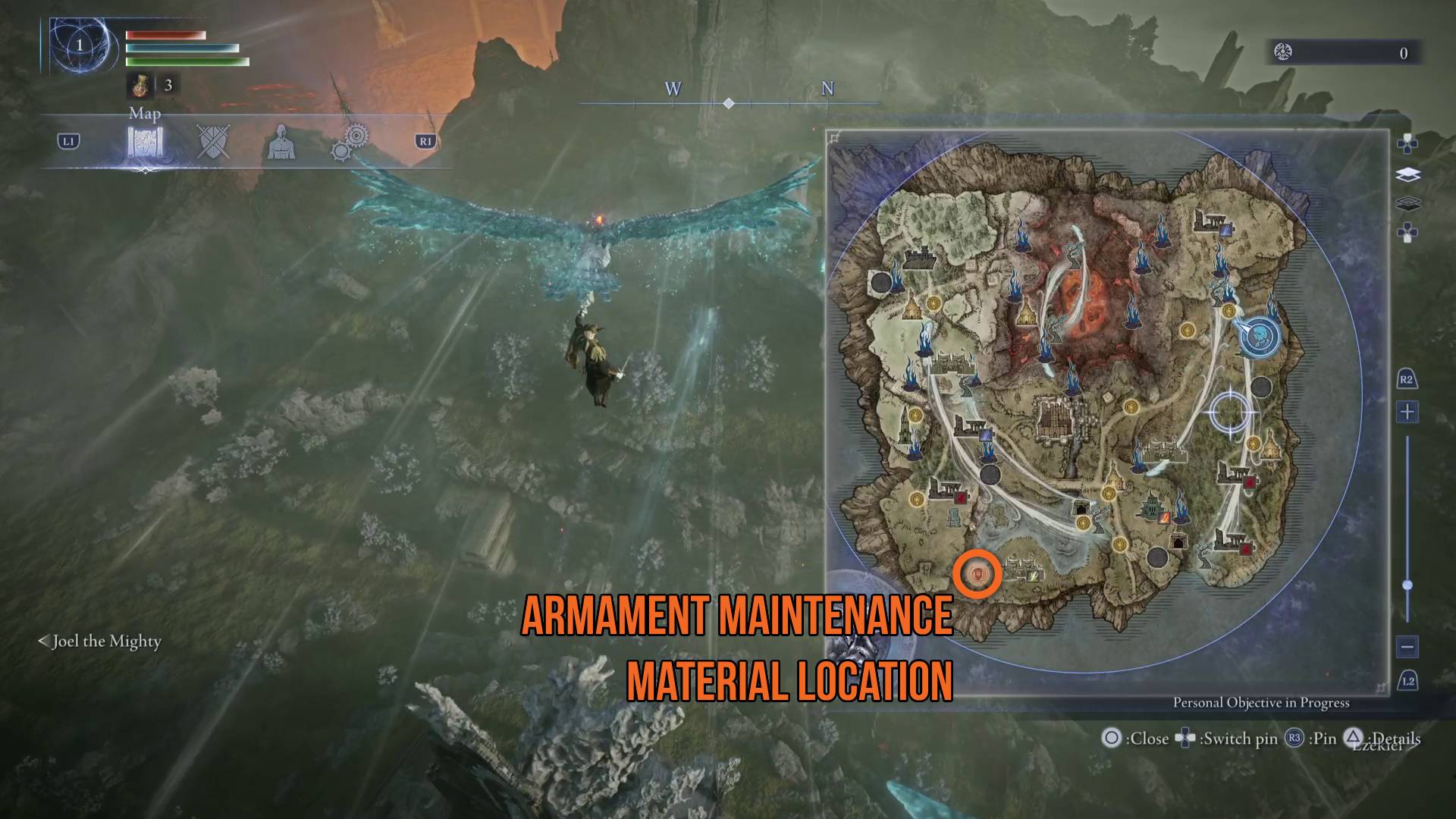Image resolution: width=1456 pixels, height=819 pixels.
Task: Open the crossed swords and shield tab
Action: [x=213, y=142]
